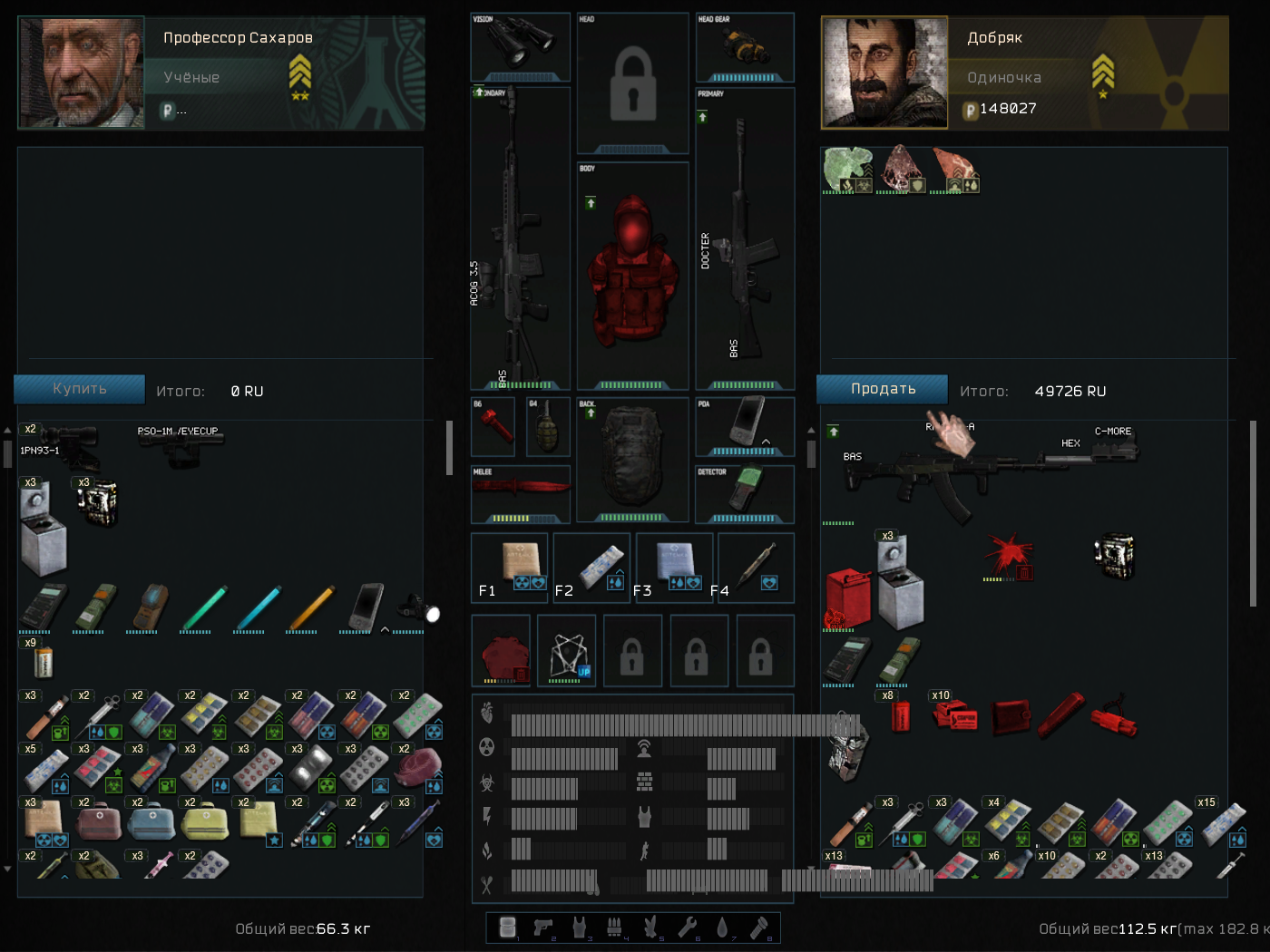Select the grenade slot
The height and width of the screenshot is (952, 1270).
coord(547,427)
